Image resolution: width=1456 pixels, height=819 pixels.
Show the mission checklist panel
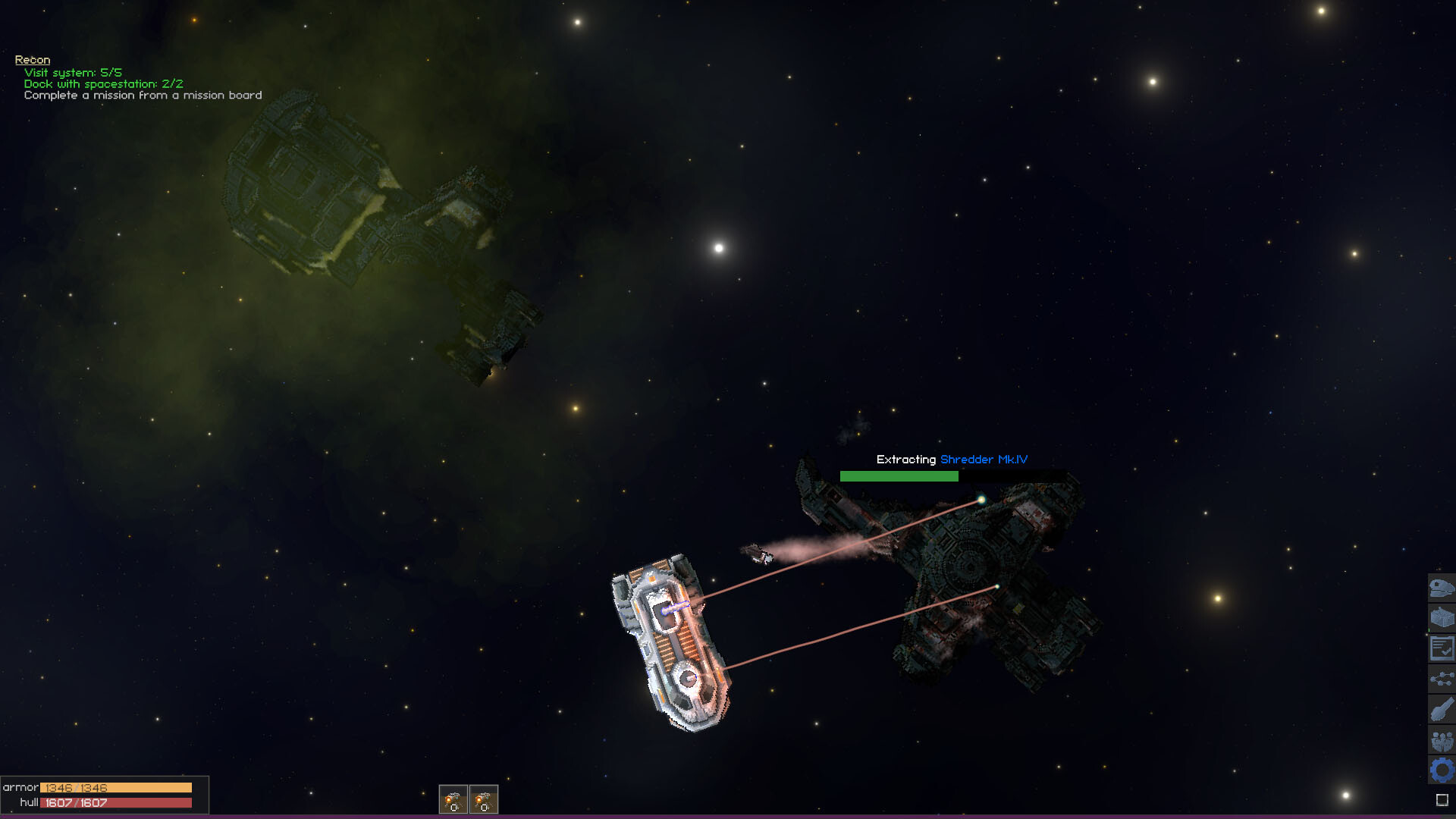1442,648
